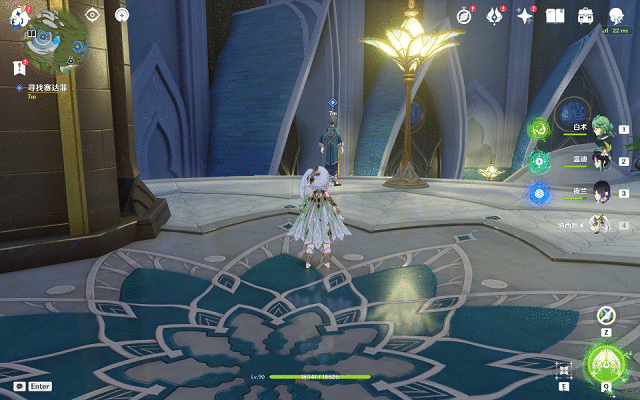This screenshot has height=400, width=640.
Task: Open the open-book tutorial icon
Action: coord(556,16)
